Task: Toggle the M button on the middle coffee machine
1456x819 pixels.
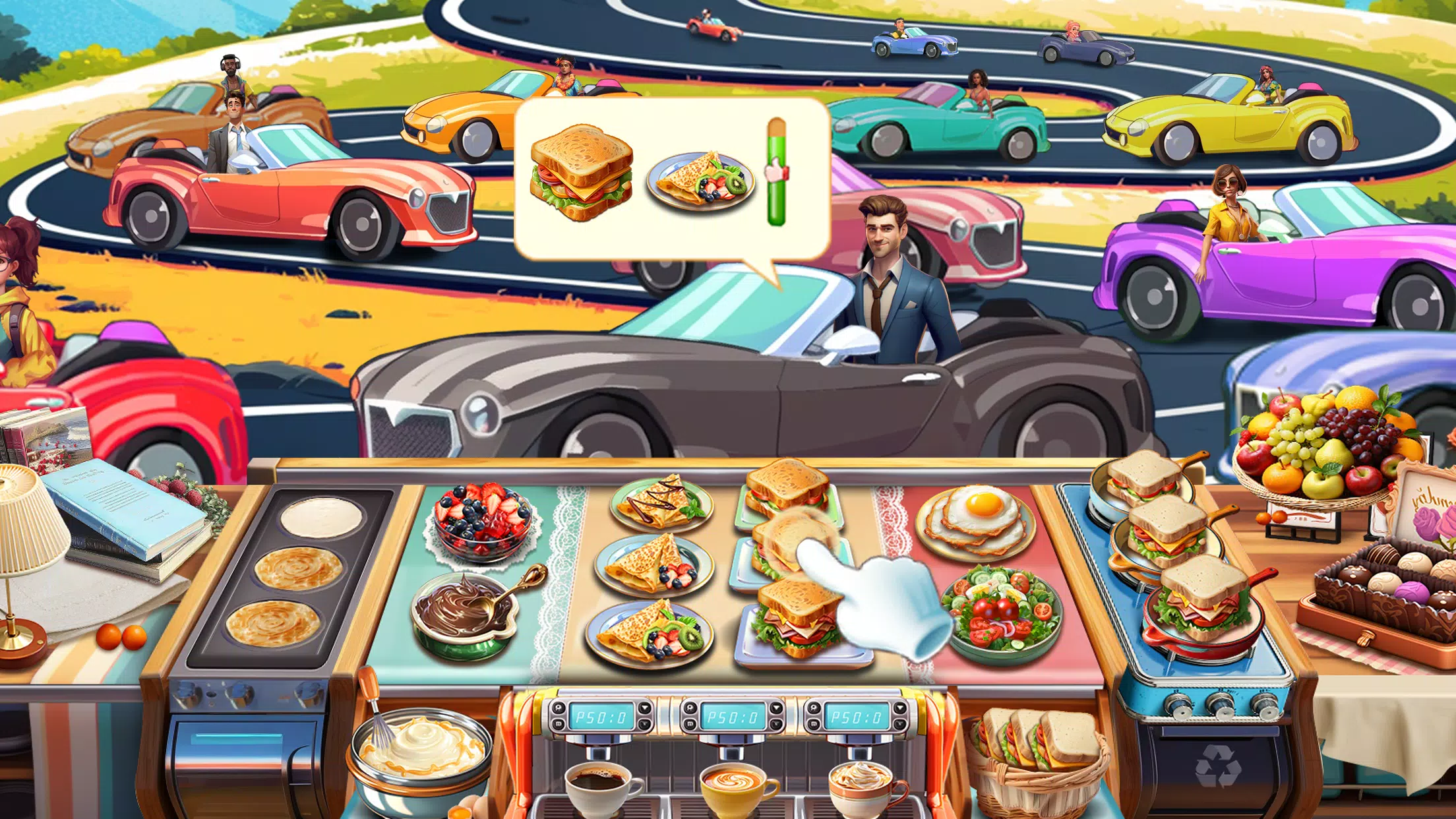Action: tap(690, 723)
